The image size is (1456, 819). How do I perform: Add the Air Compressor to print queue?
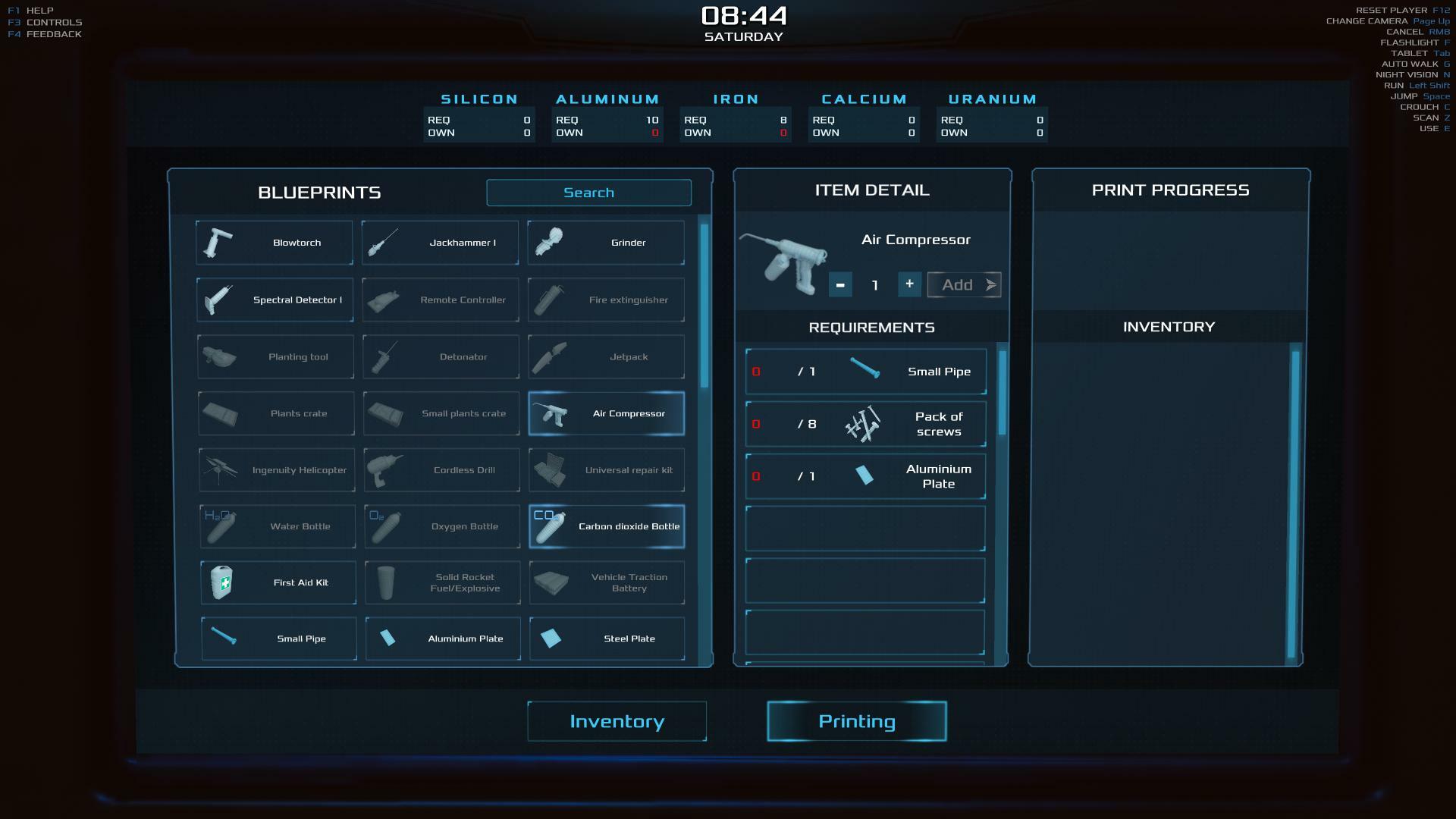pos(964,285)
